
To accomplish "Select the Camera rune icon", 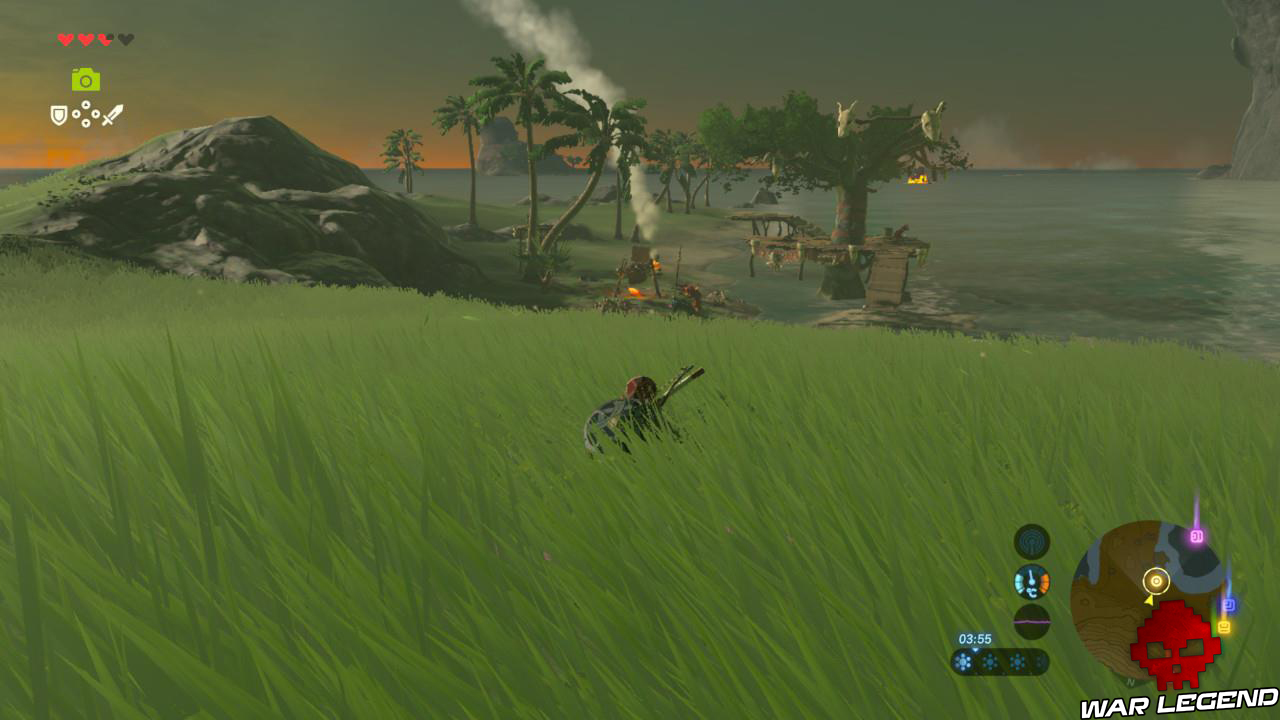I will tap(85, 81).
